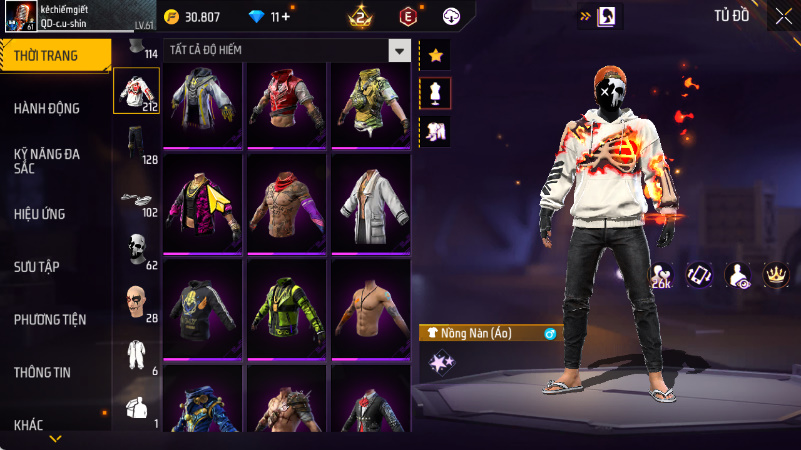Select the pants category with 128 items
Viewport: 801px width, 450px height.
[137, 144]
